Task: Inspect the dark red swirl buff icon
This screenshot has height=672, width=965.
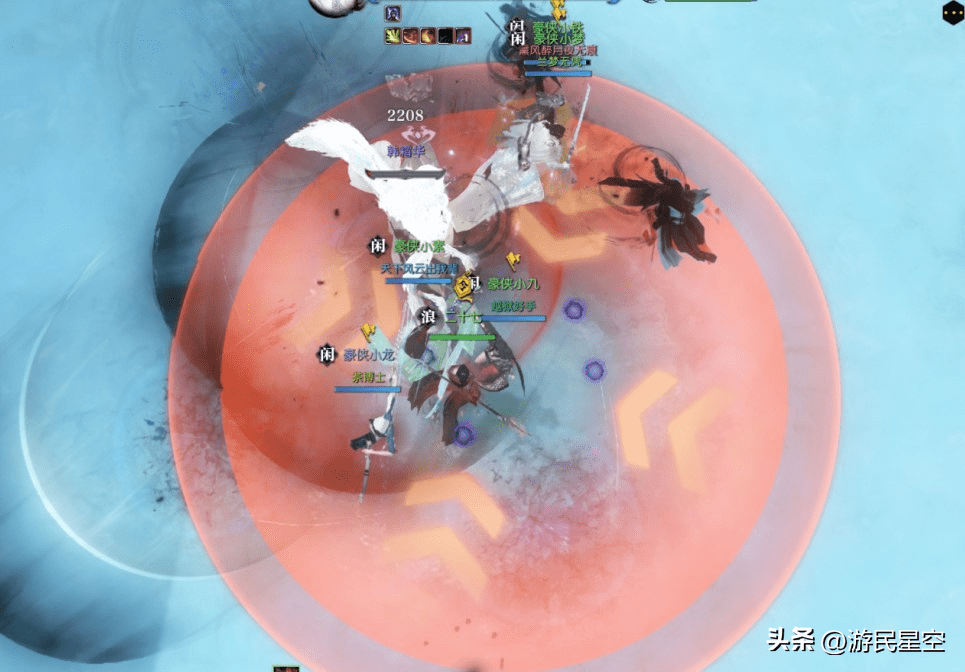Action: tap(410, 36)
